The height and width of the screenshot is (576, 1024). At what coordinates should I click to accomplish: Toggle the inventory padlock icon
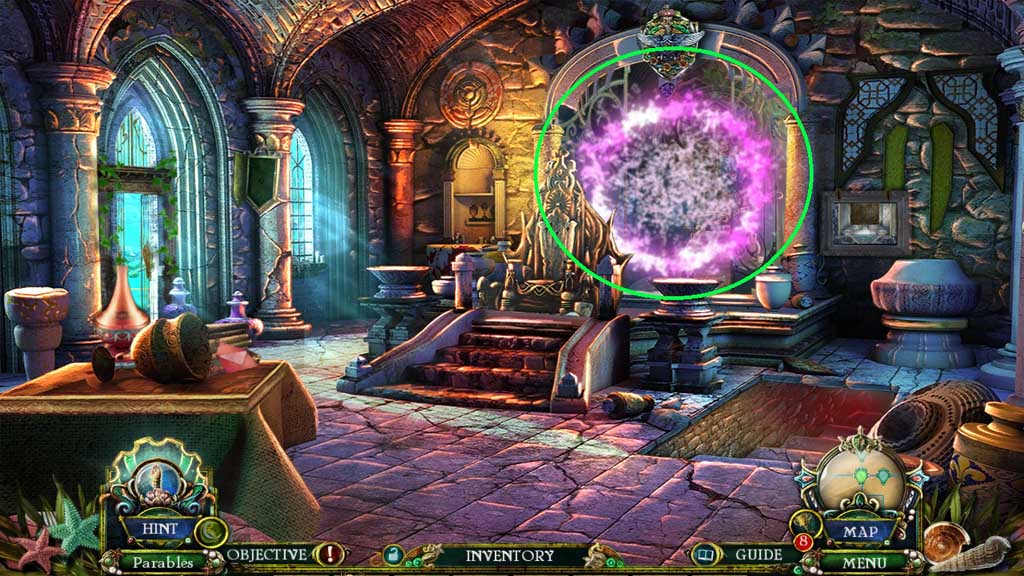[x=394, y=555]
